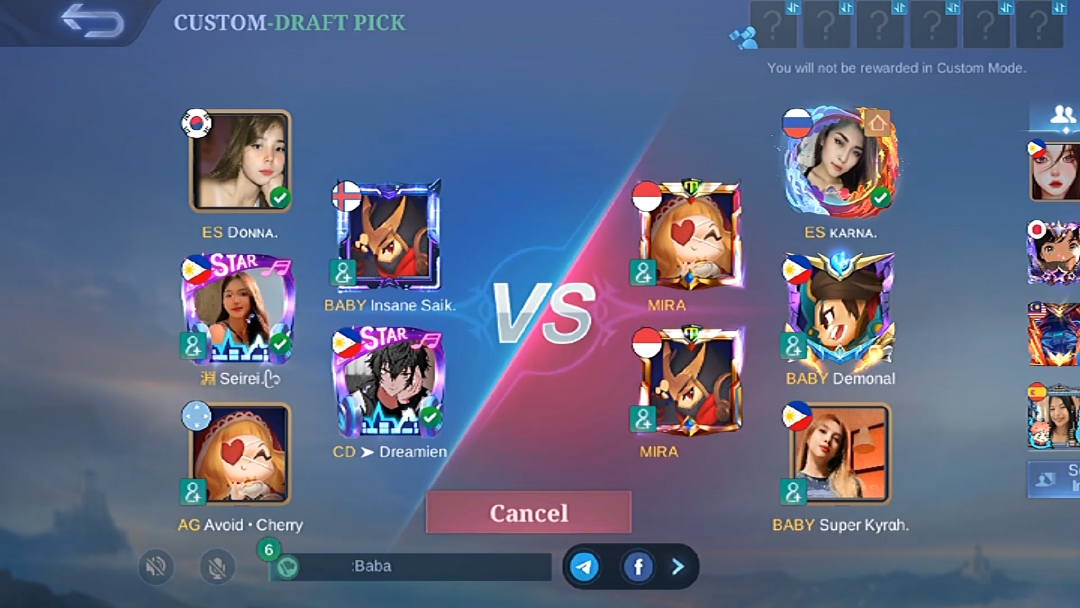
Task: Add AG Avoid Cherry as friend
Action: click(193, 491)
